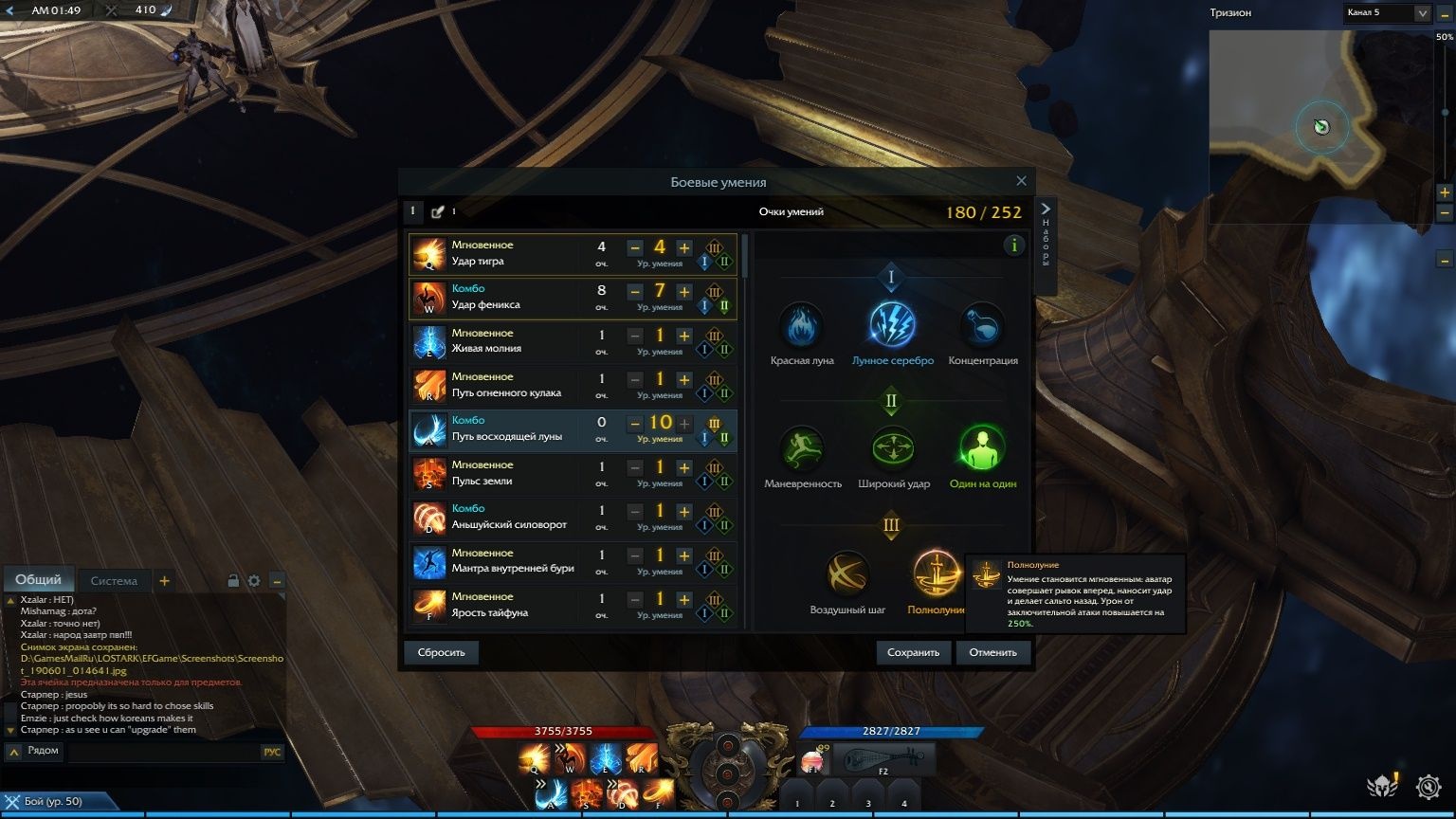Add a new chat tab
This screenshot has height=819, width=1456.
coord(164,581)
